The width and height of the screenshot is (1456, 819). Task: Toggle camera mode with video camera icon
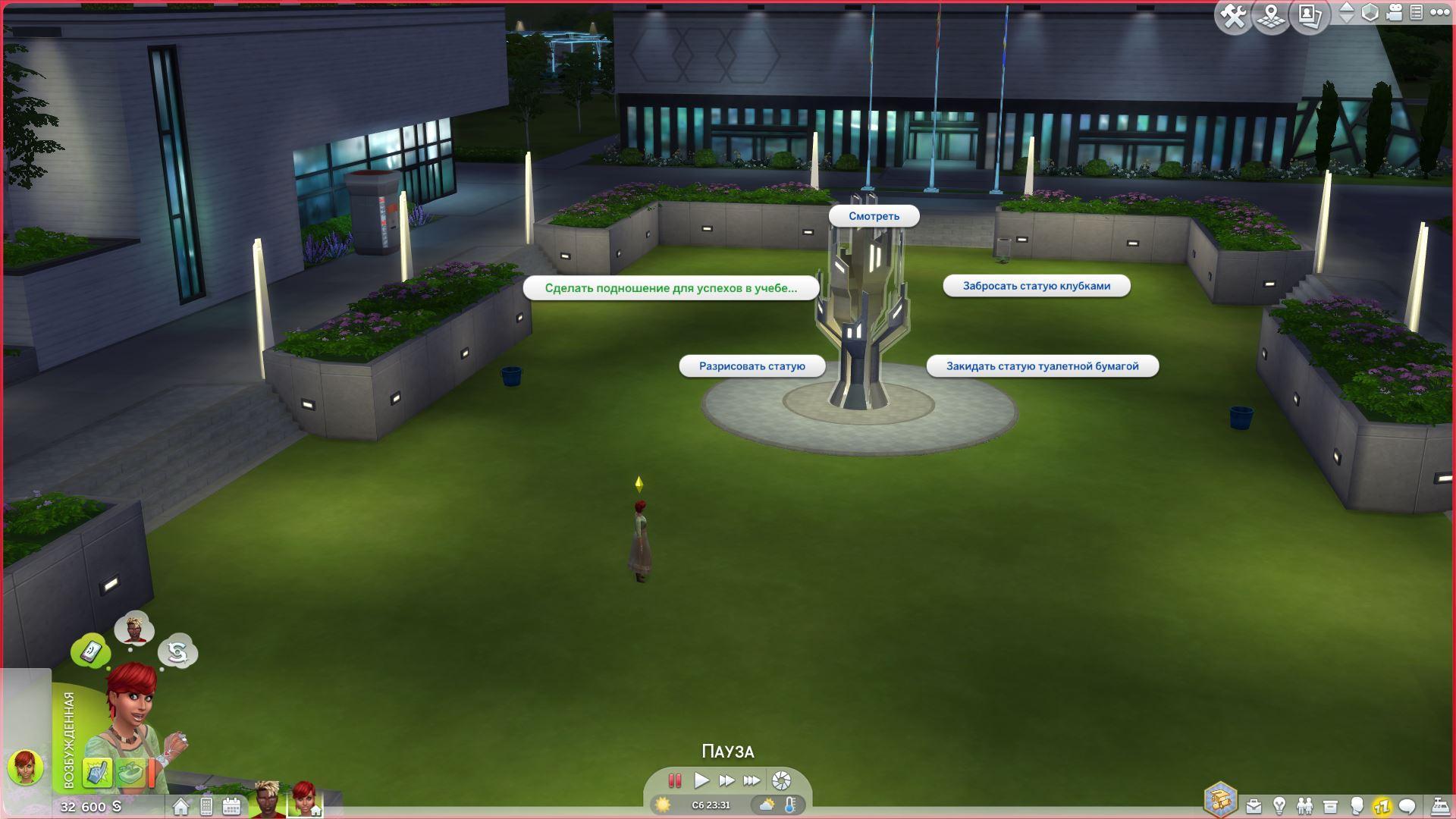1394,13
